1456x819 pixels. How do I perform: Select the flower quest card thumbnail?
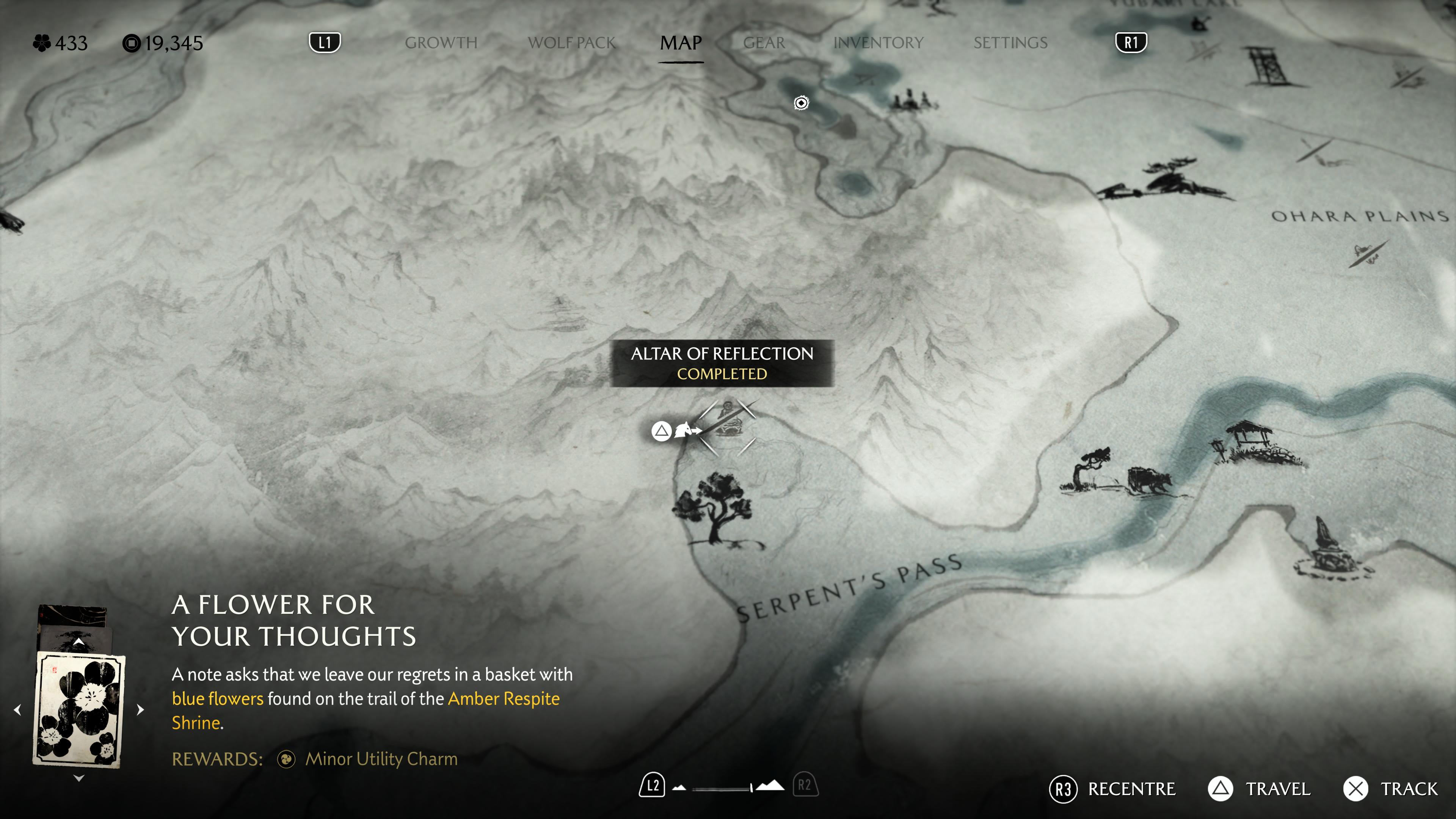[x=79, y=709]
